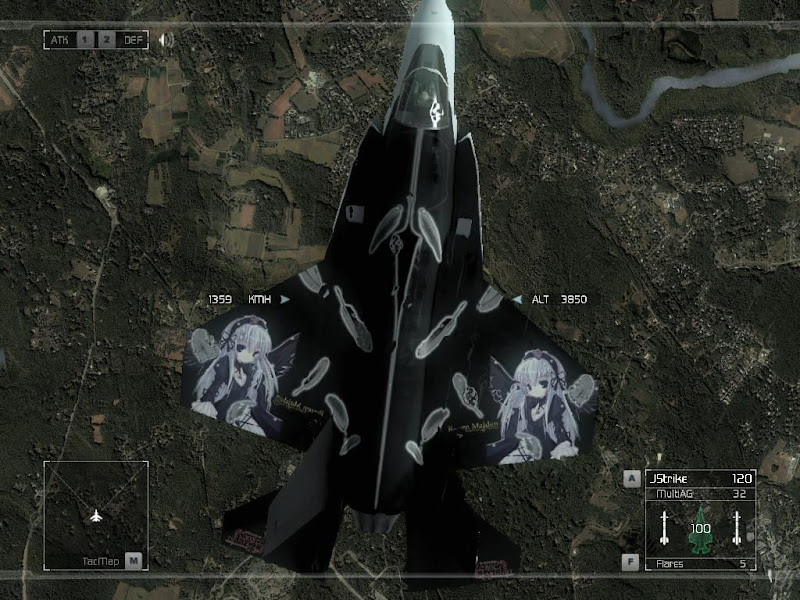Click the speaker sound icon

point(166,40)
